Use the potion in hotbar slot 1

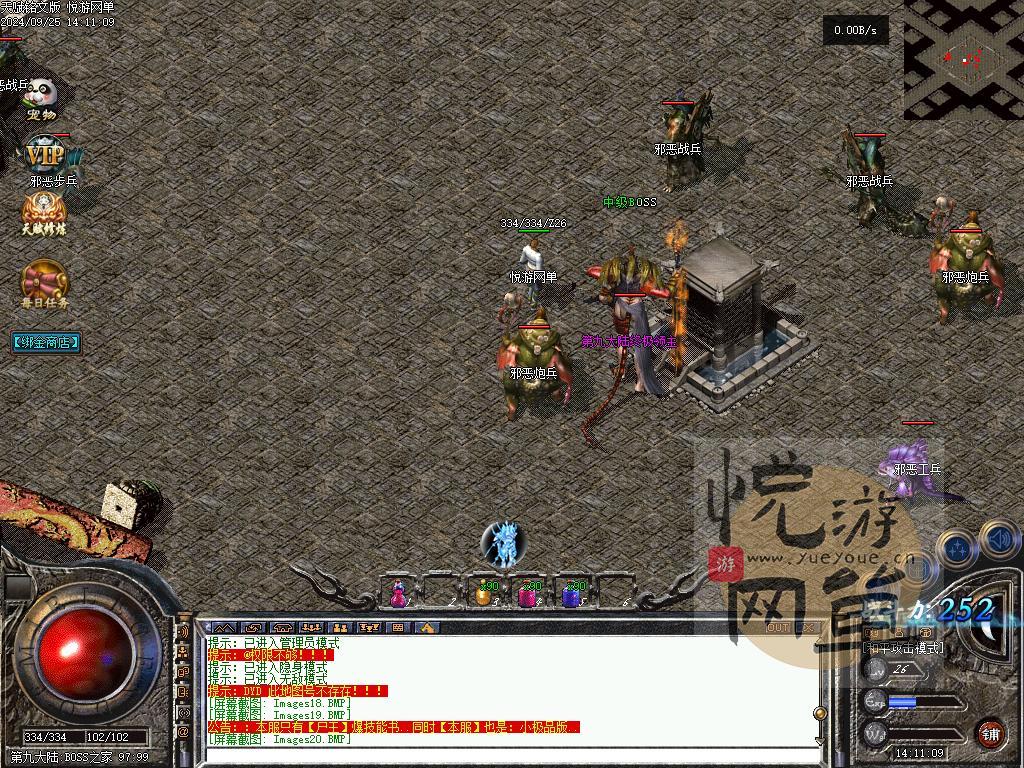point(398,593)
